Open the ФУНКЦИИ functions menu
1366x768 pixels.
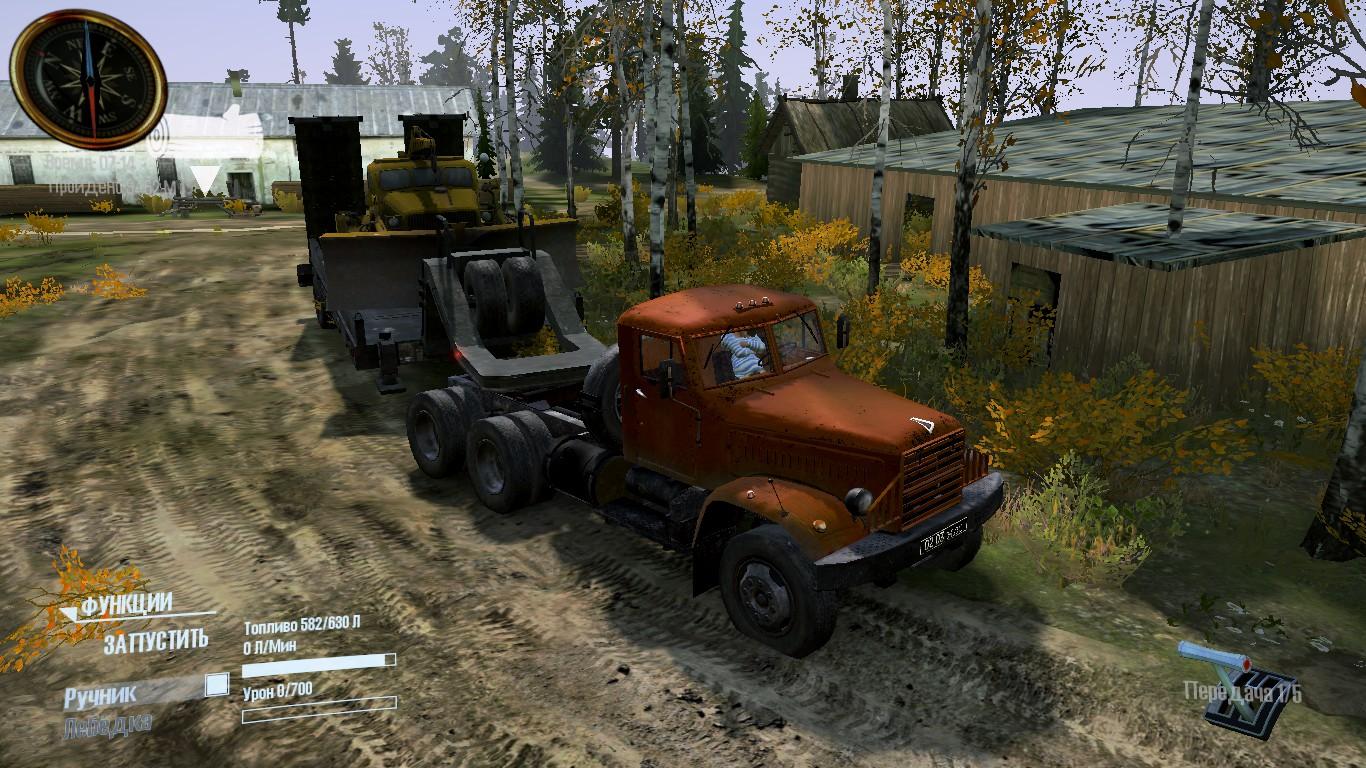pos(126,605)
